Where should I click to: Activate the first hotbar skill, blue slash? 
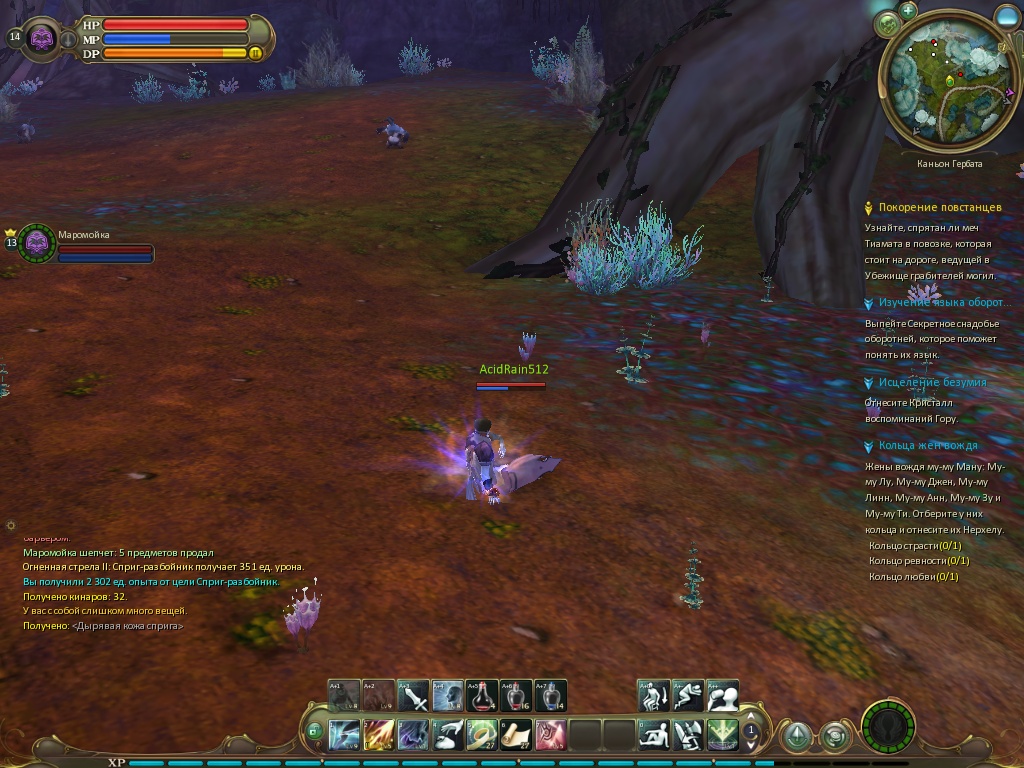pos(345,735)
